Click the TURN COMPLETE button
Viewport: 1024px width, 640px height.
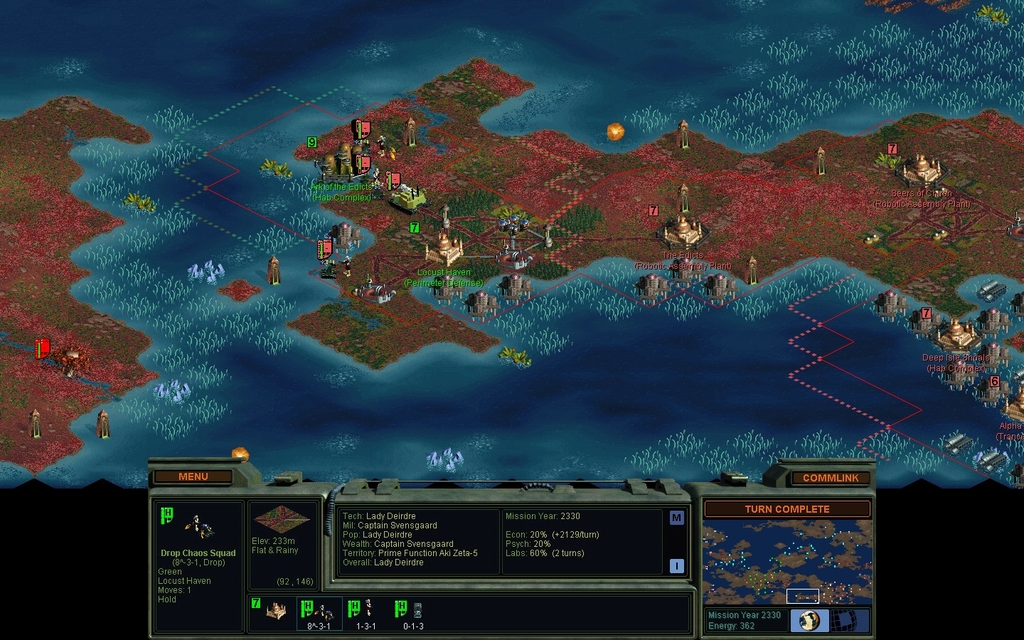pos(787,509)
